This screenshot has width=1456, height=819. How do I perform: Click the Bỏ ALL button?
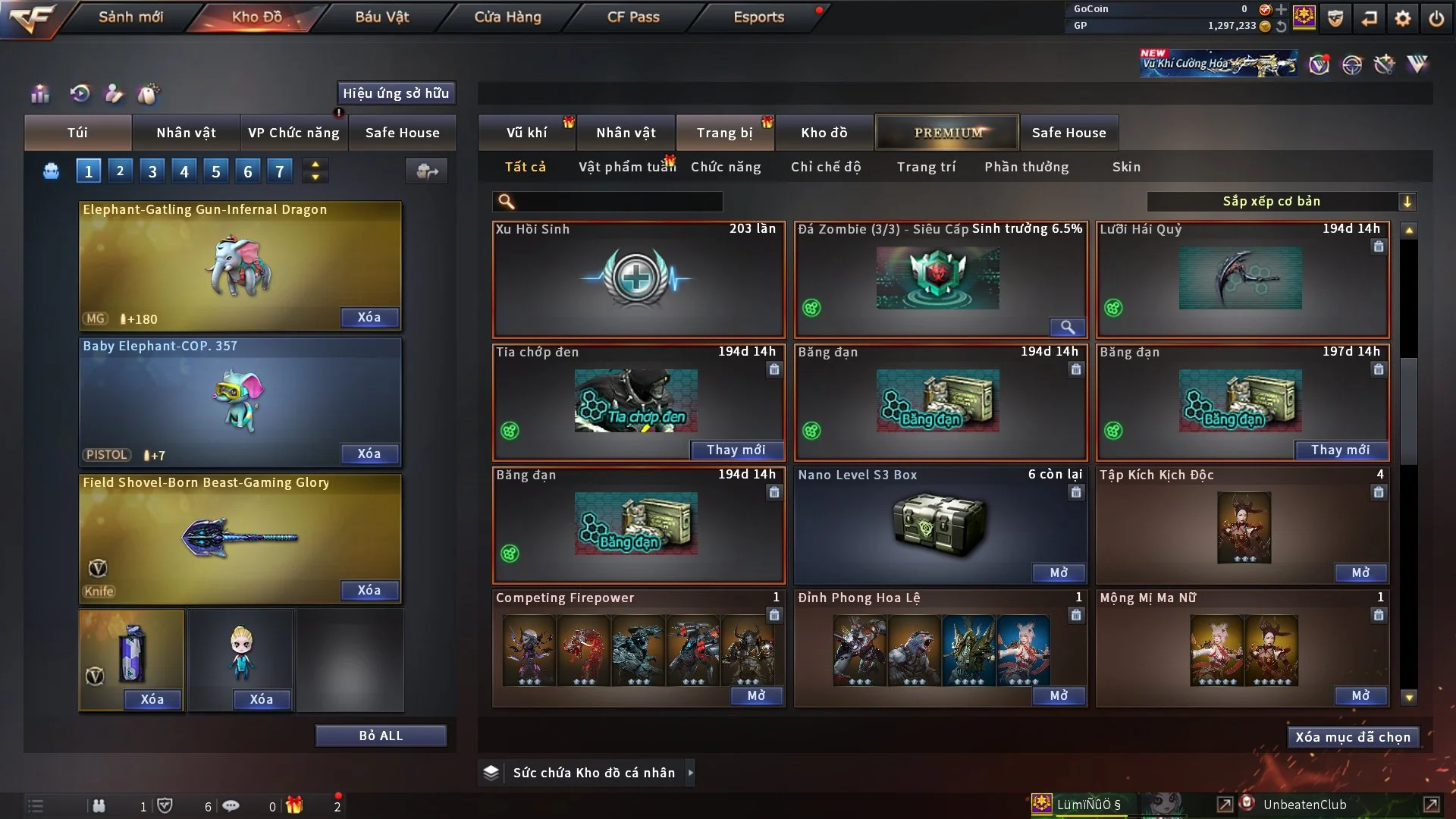click(x=381, y=736)
